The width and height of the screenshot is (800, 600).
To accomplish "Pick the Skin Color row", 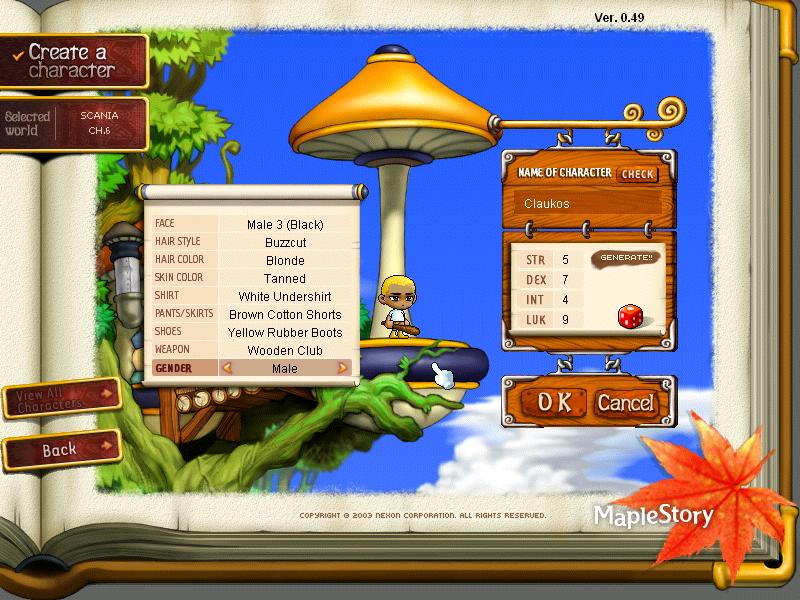I will [253, 278].
